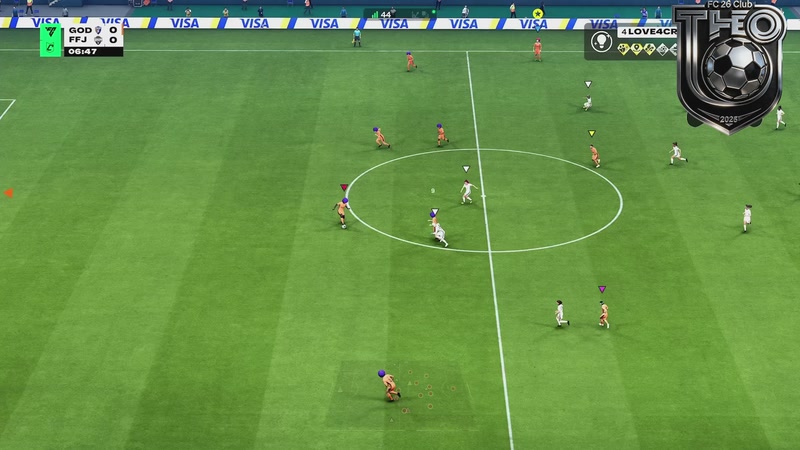
Task: Click the lightbulb icon in the player panel
Action: point(602,40)
